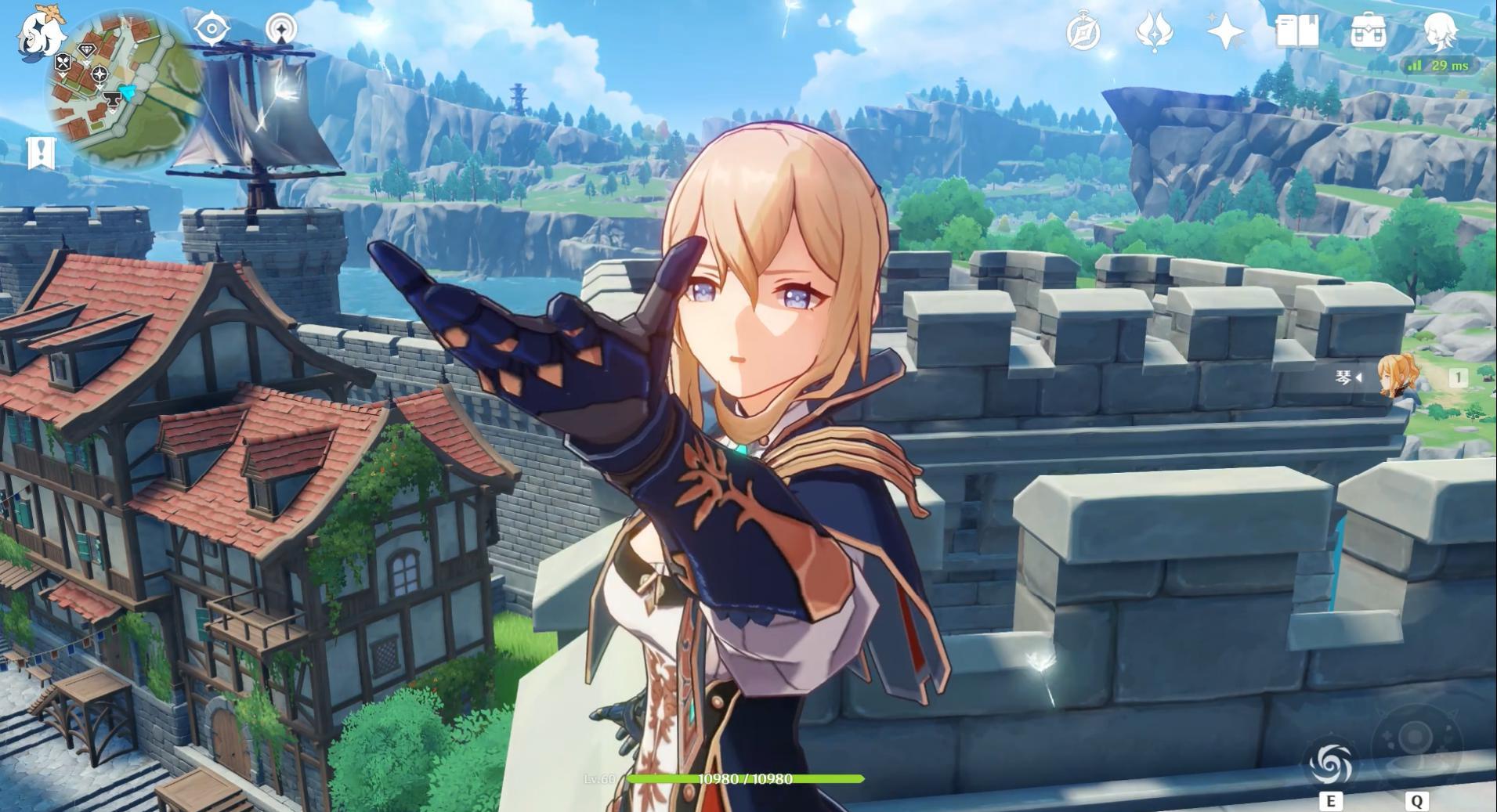1497x812 pixels.
Task: Open the Wish four-pointed star icon
Action: 1225,33
